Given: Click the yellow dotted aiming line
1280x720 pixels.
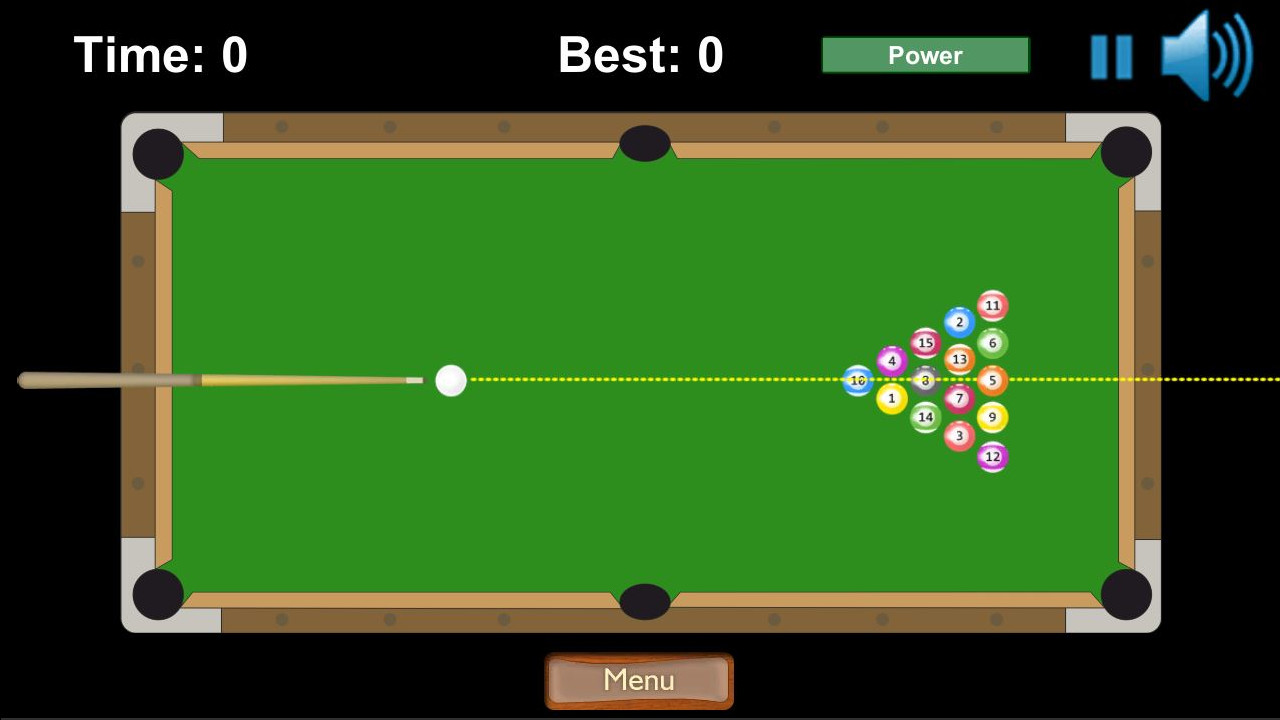Looking at the screenshot, I should tap(650, 379).
